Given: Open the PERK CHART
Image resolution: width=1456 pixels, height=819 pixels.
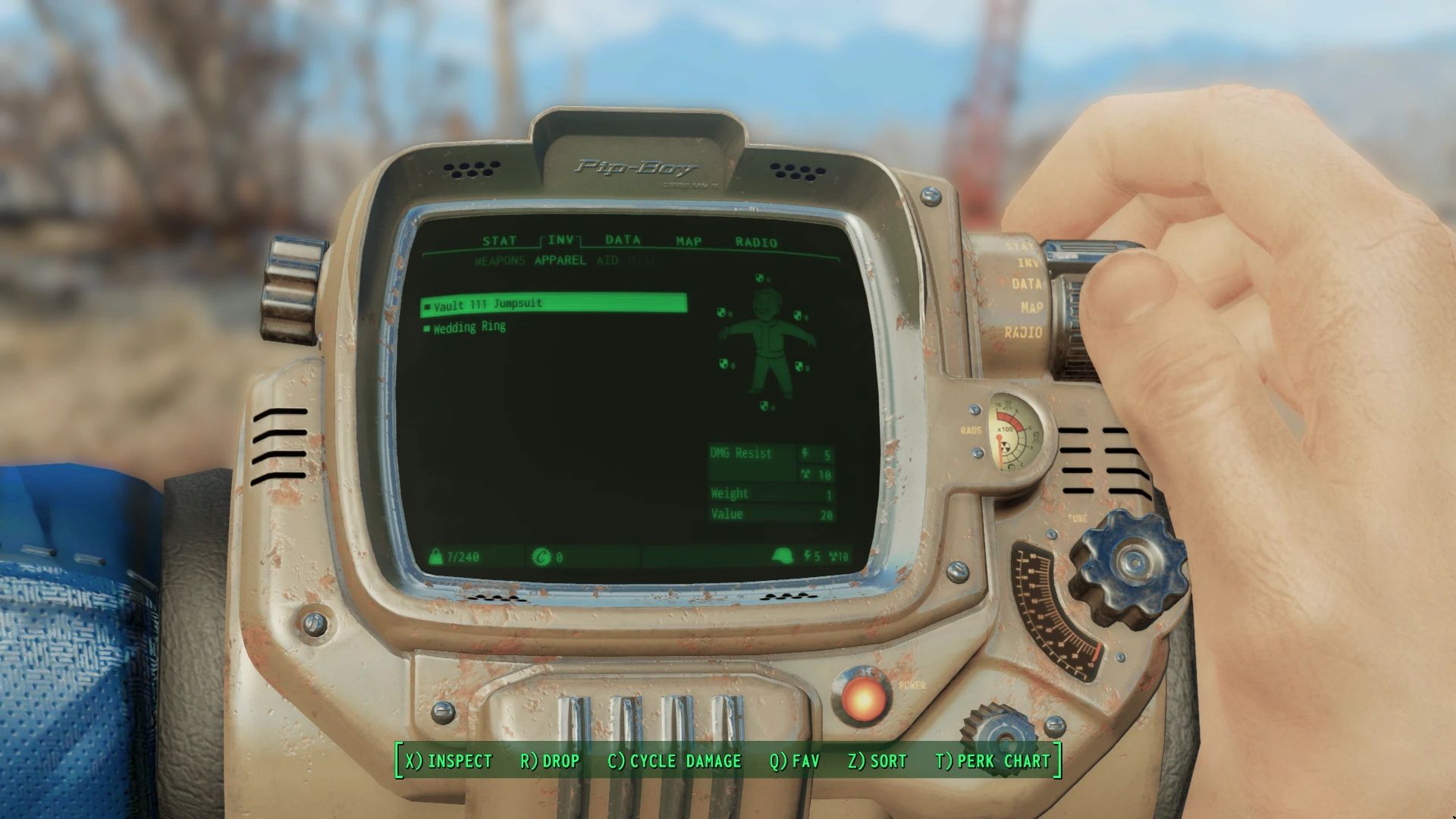Looking at the screenshot, I should 995,761.
